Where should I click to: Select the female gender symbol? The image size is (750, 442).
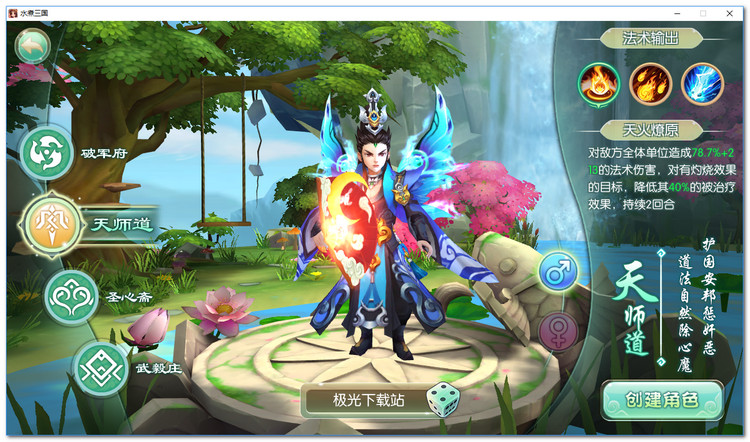pyautogui.click(x=559, y=330)
